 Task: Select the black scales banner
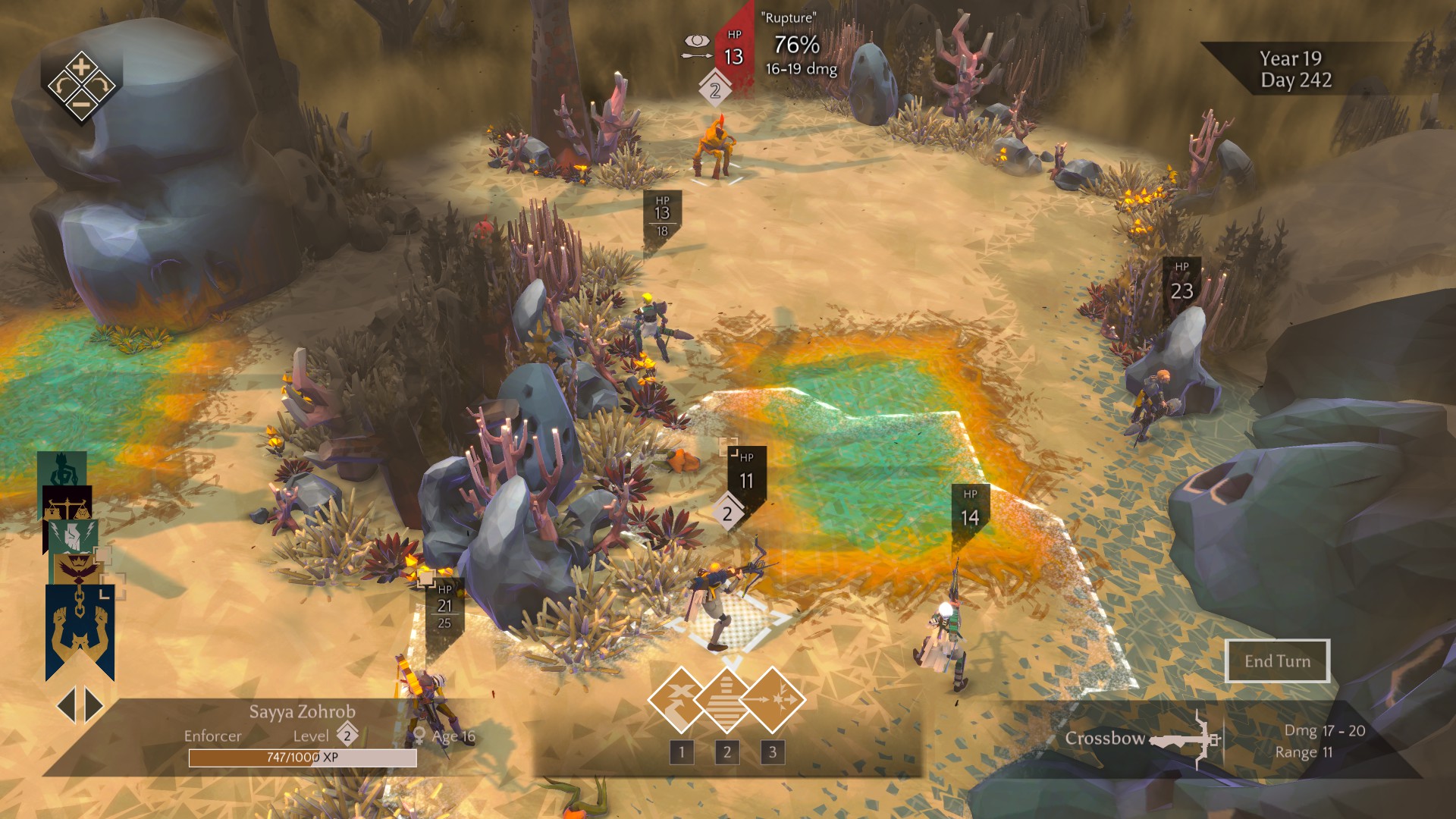tap(67, 502)
